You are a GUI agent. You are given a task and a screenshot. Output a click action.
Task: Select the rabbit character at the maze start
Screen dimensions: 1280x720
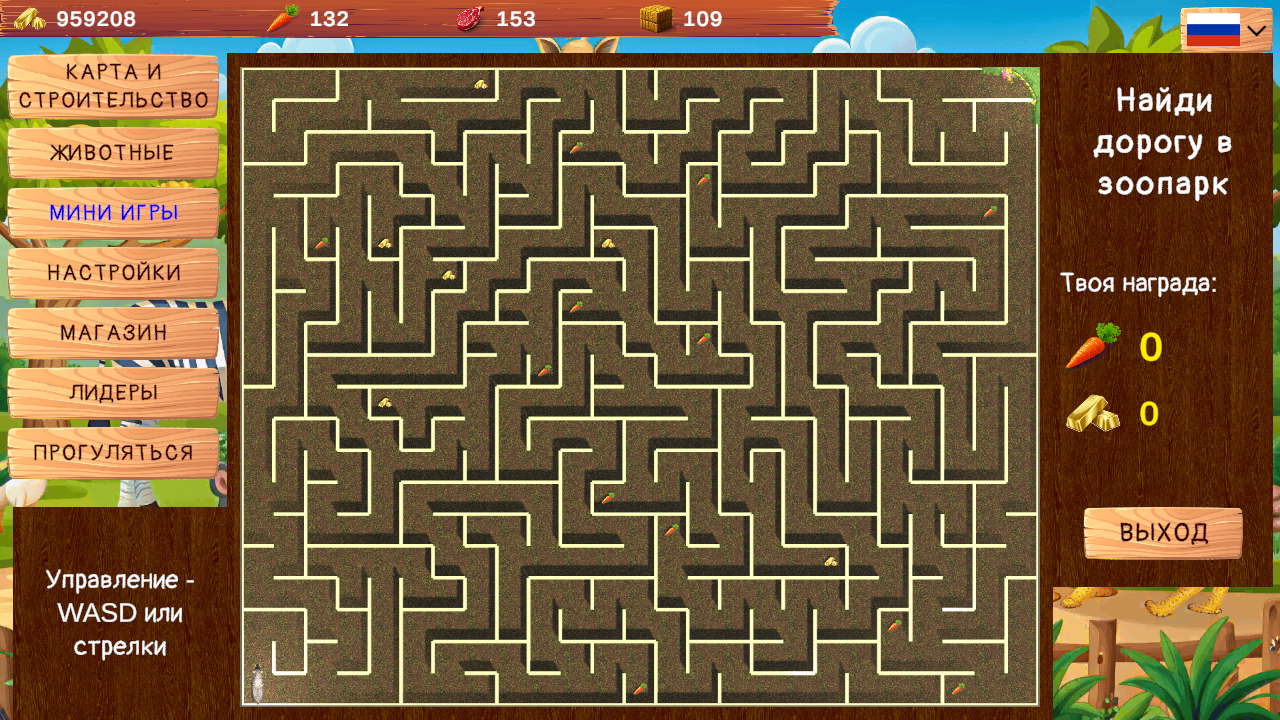point(259,681)
